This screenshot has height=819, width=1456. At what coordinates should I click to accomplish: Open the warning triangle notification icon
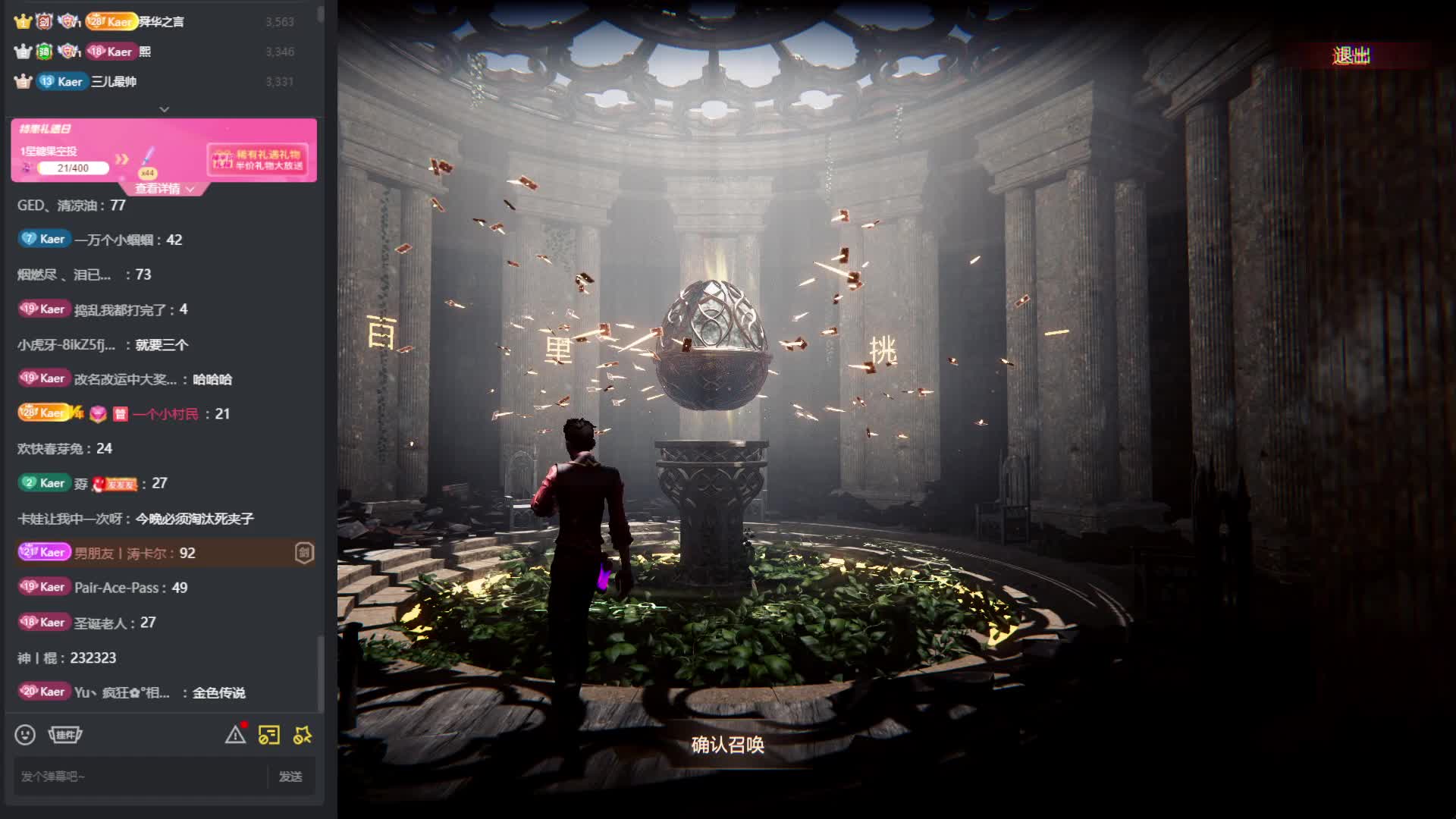click(x=235, y=735)
